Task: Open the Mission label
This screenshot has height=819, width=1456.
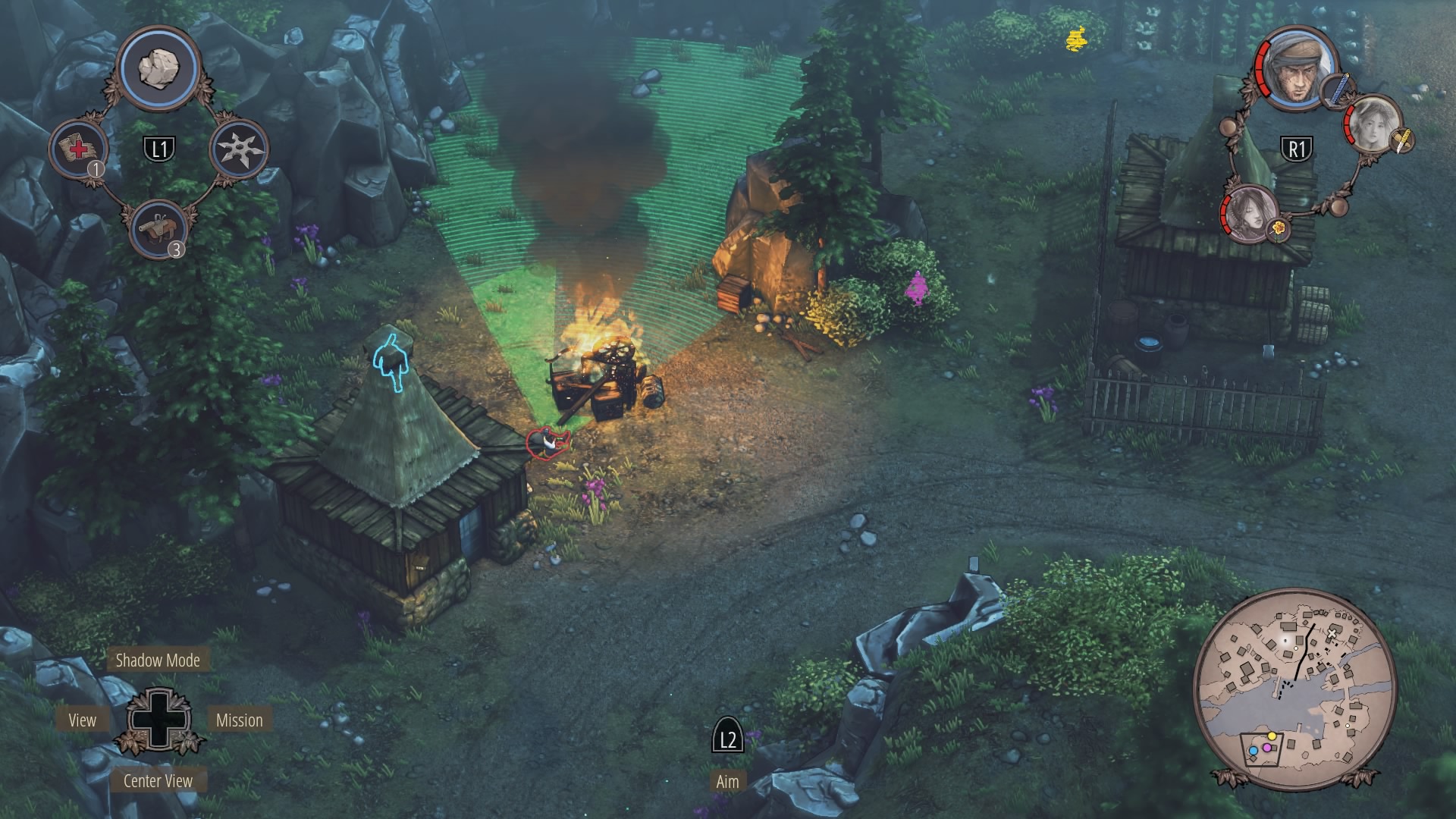Action: pos(239,720)
